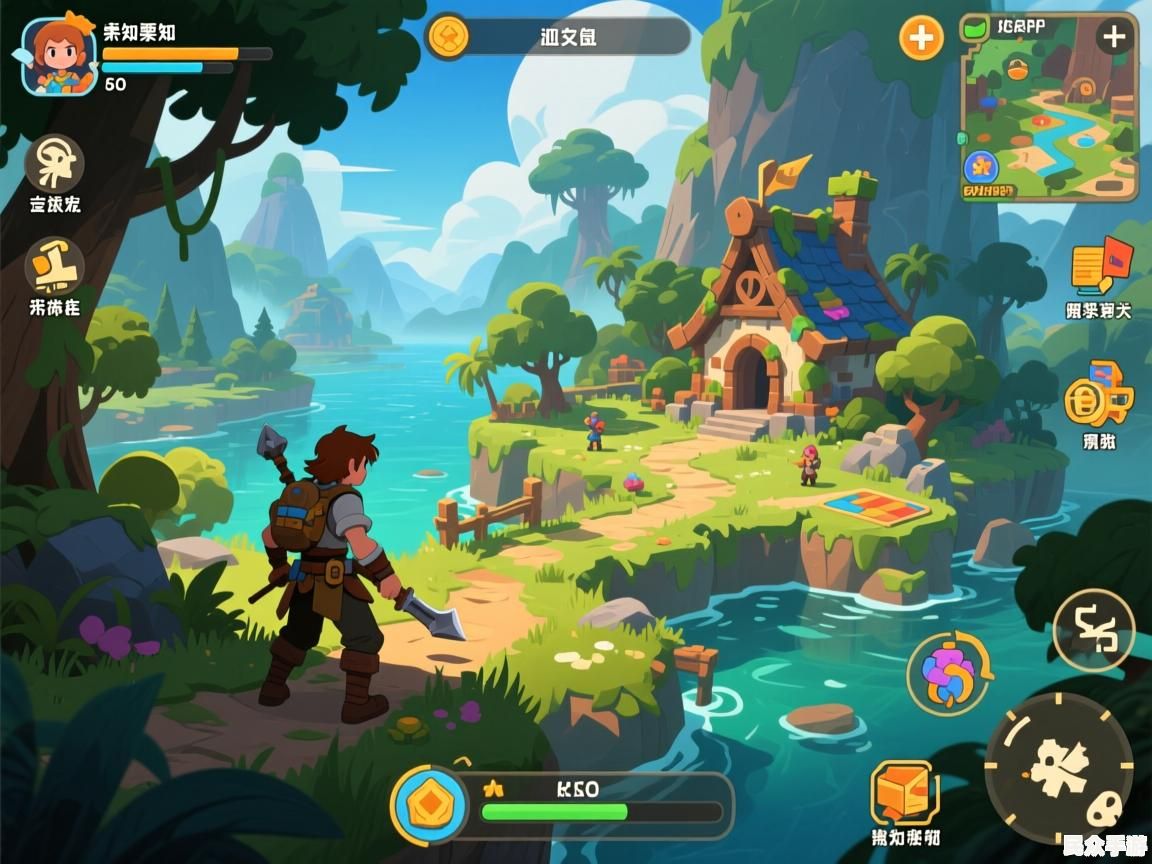Click the blue marker badge on minimap
1152x864 pixels.
tap(981, 166)
